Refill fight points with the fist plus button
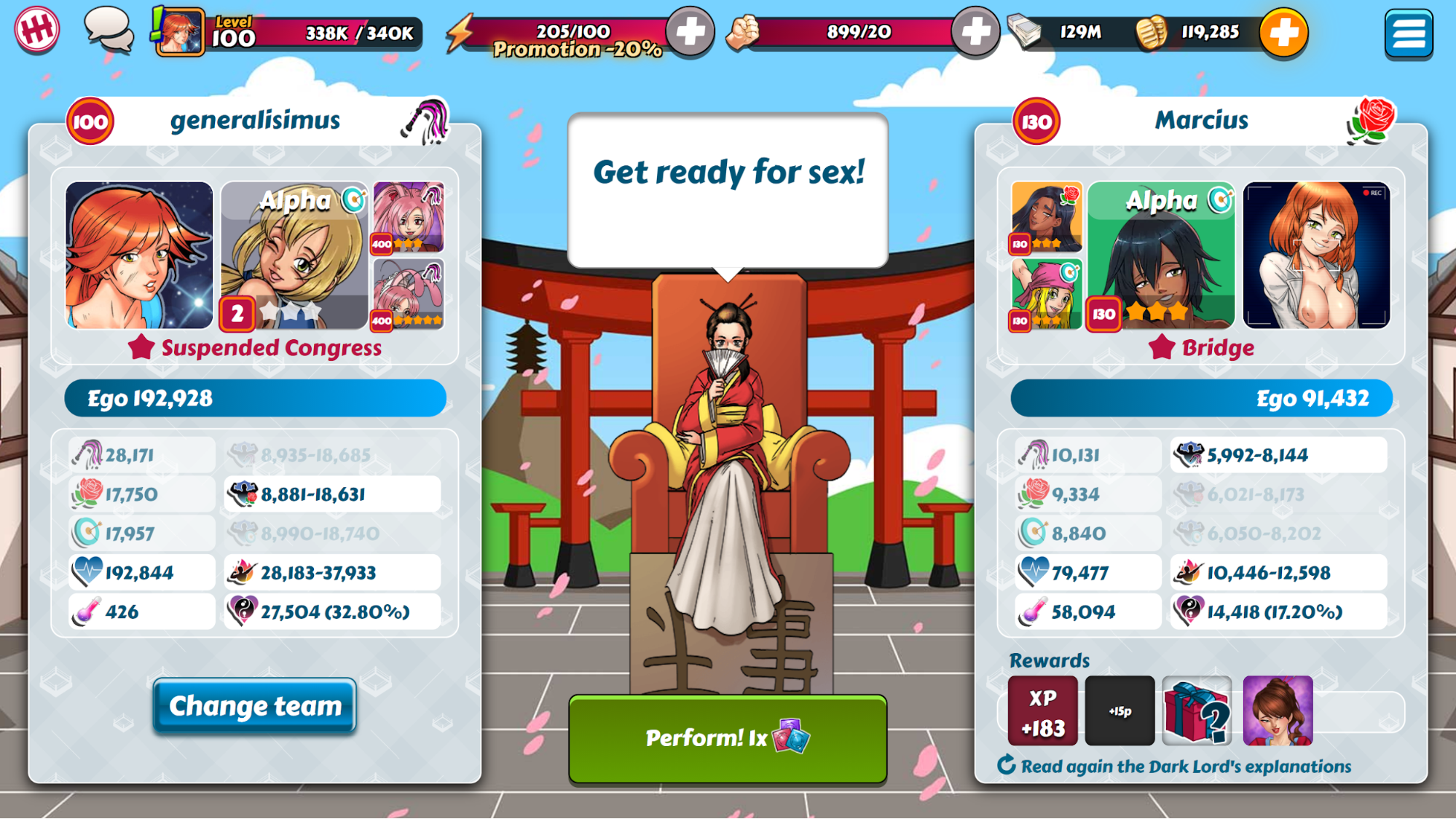 pos(975,32)
